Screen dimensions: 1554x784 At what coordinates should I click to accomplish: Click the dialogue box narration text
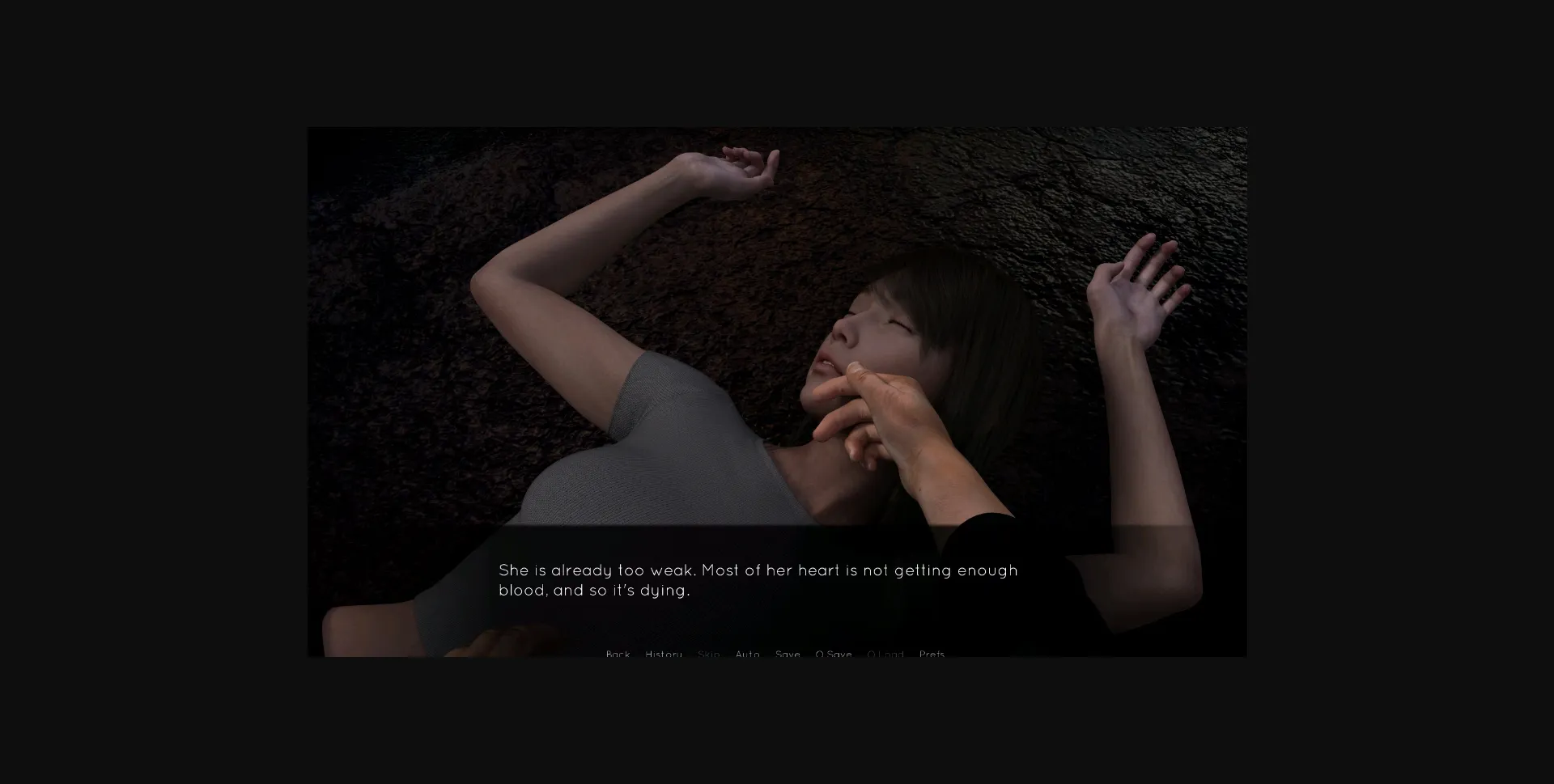coord(758,579)
